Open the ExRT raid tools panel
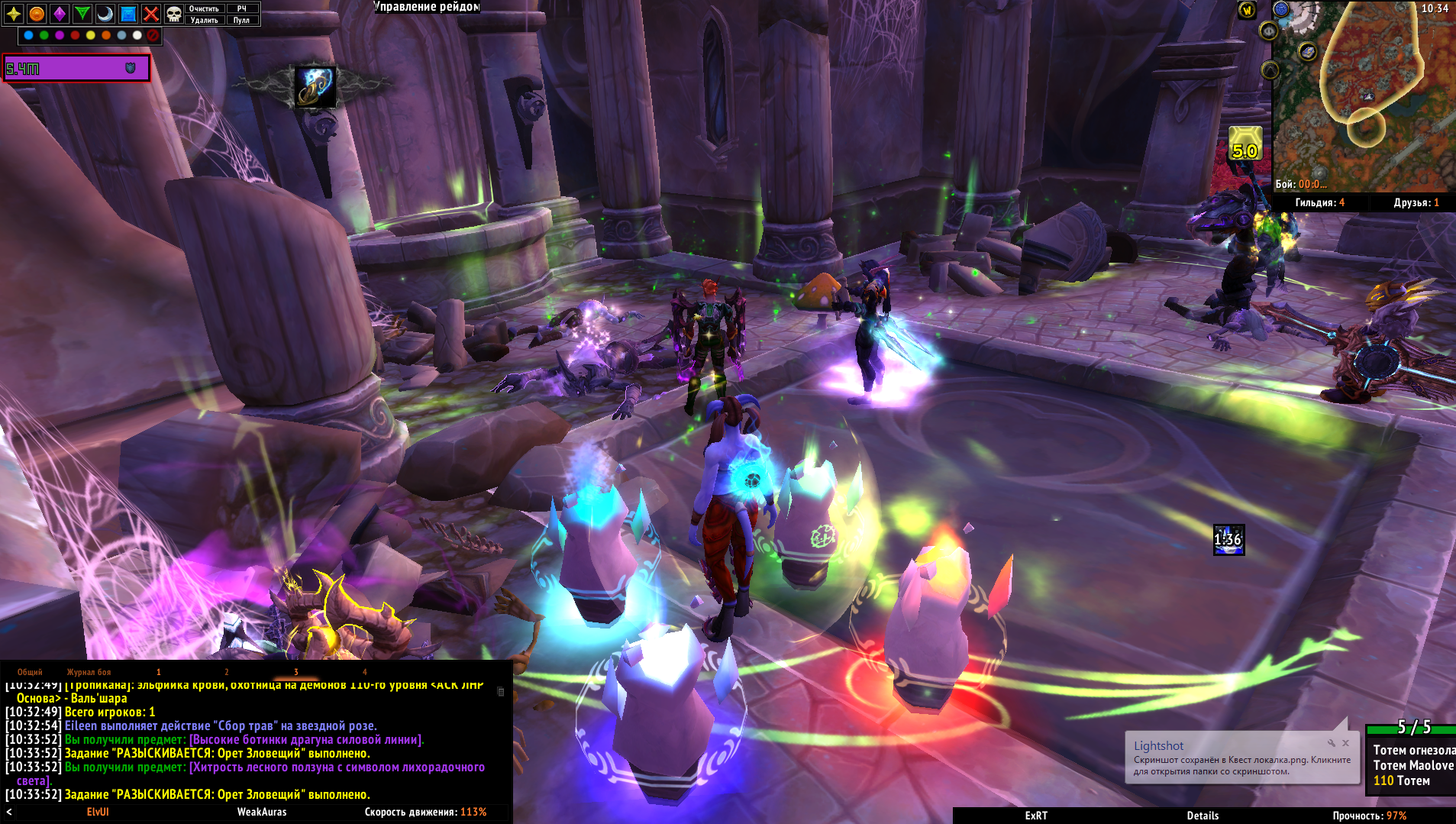Screen dimensions: 1456x824 tap(1036, 816)
